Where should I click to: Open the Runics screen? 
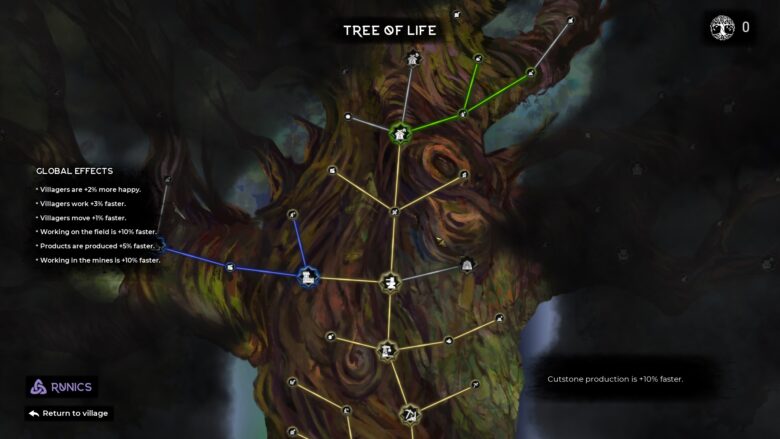pyautogui.click(x=61, y=387)
